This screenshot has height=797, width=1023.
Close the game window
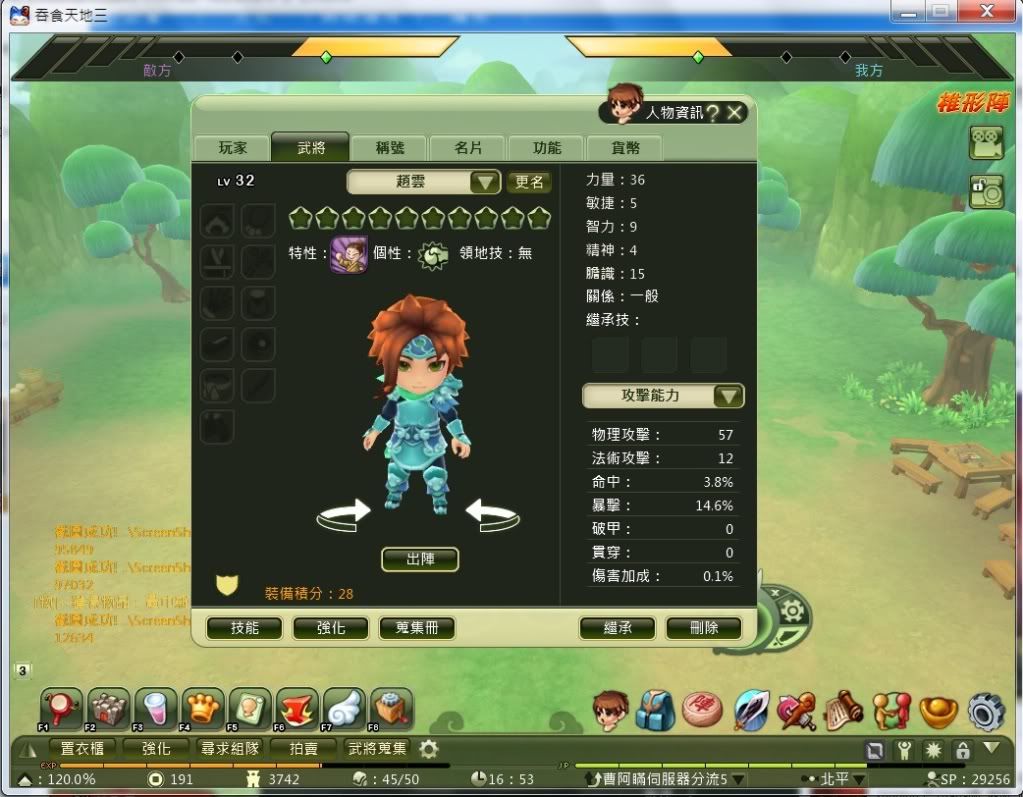coord(990,12)
